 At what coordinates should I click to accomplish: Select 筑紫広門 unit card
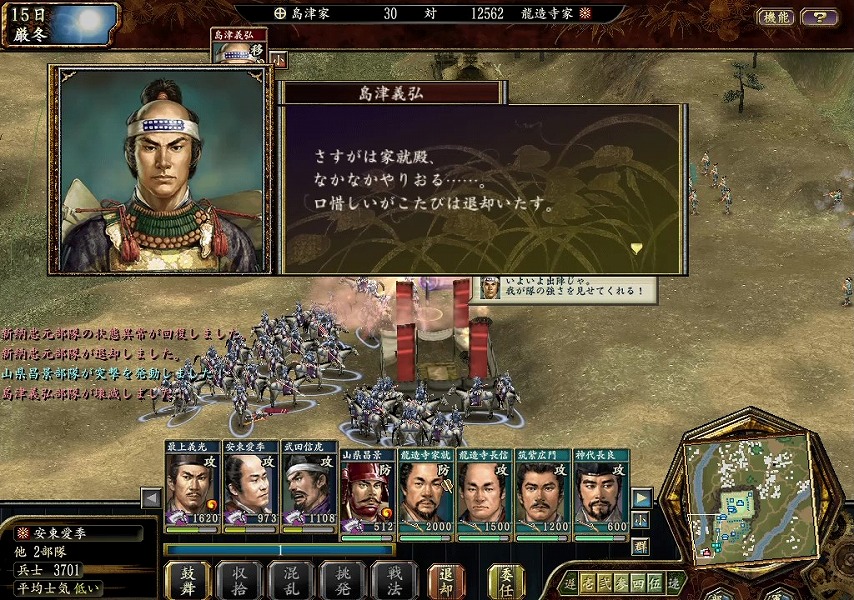point(543,492)
